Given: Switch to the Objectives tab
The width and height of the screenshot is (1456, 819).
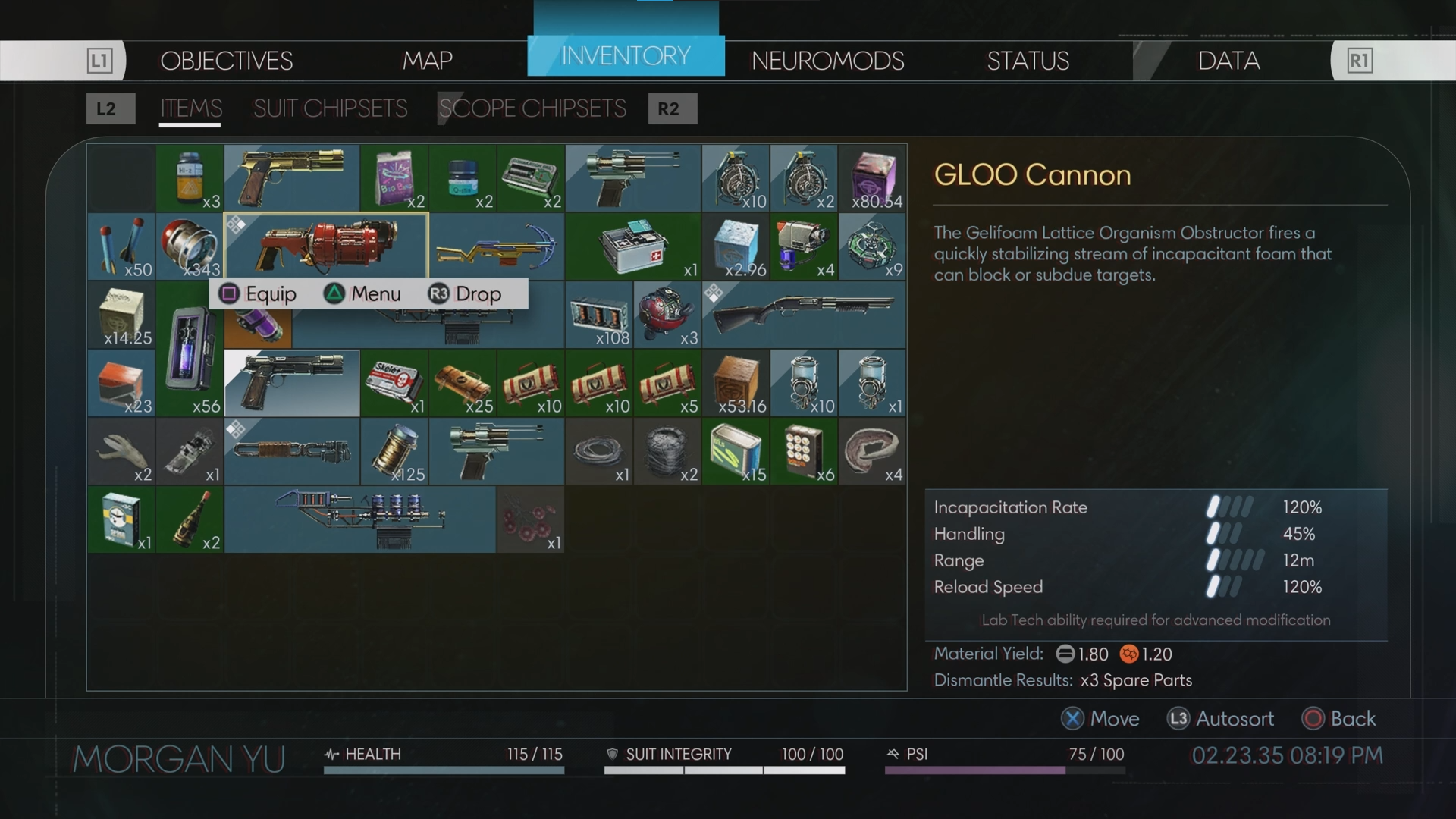Looking at the screenshot, I should point(226,61).
